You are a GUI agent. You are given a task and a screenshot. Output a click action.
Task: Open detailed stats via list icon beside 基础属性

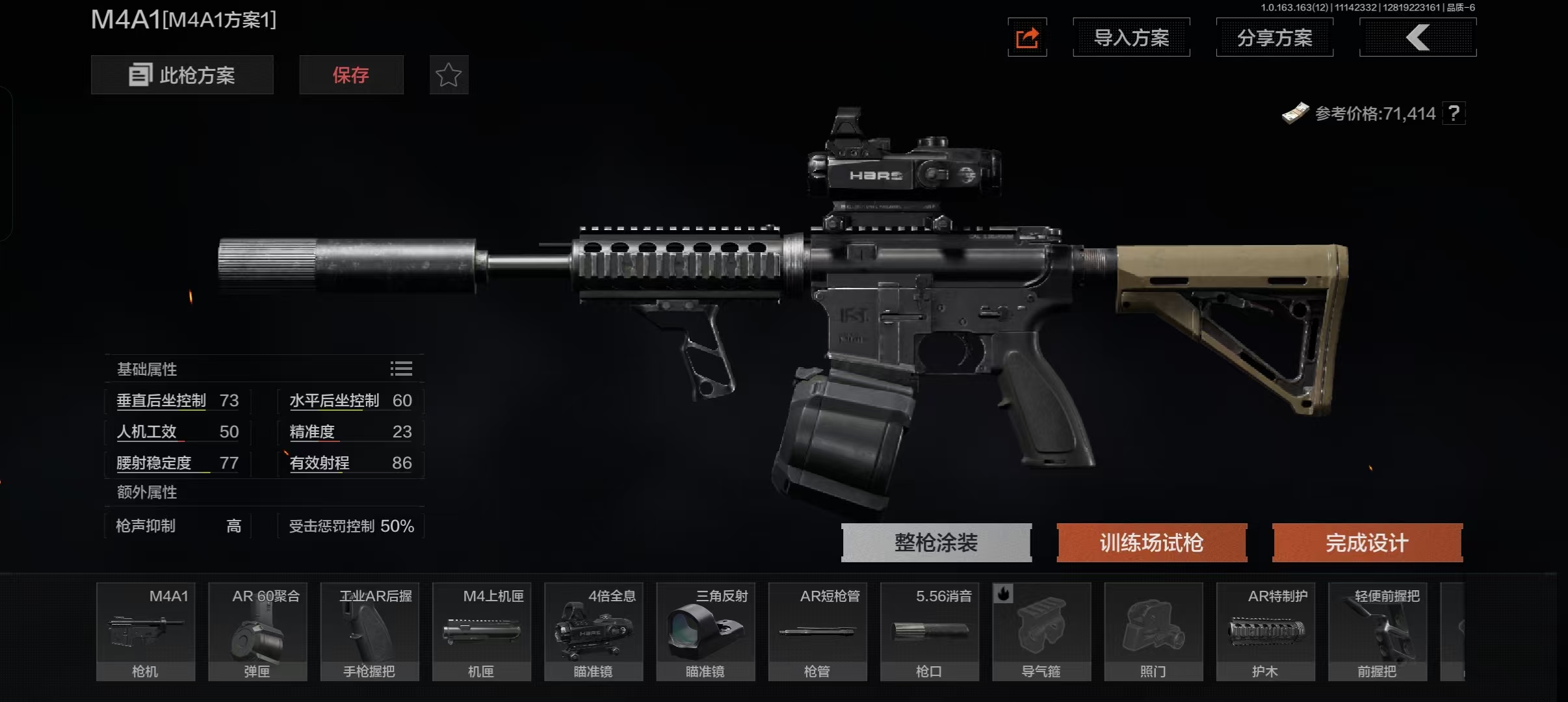[x=400, y=369]
